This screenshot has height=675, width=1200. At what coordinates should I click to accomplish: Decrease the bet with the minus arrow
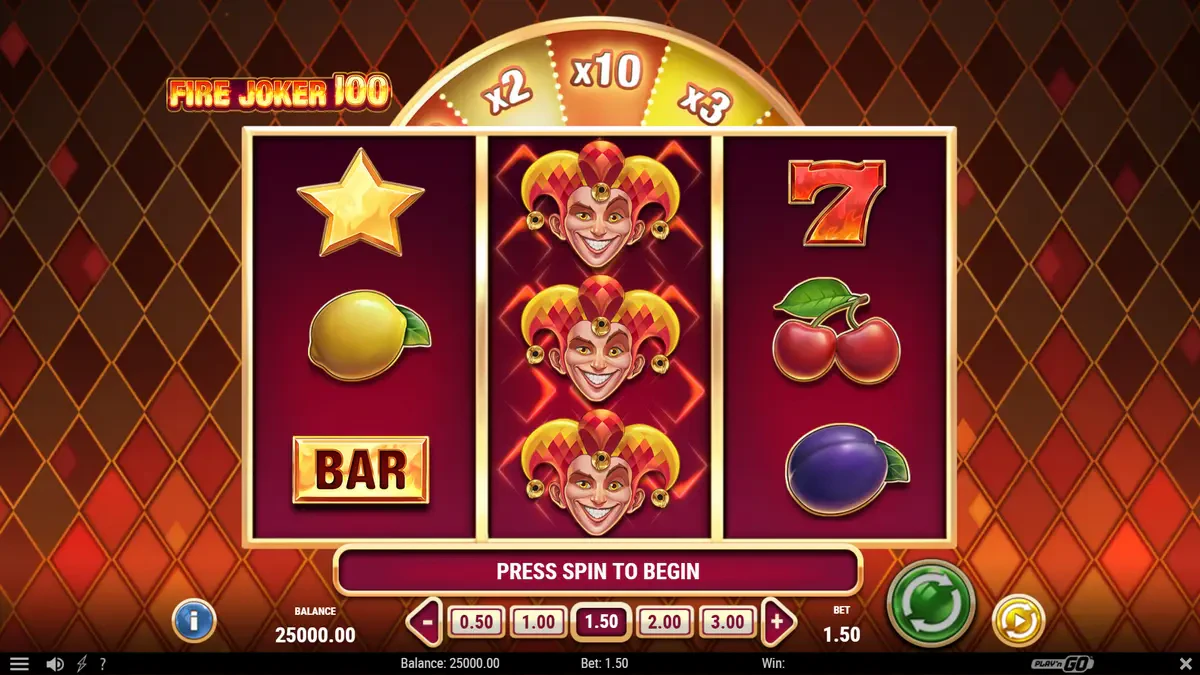pos(427,622)
